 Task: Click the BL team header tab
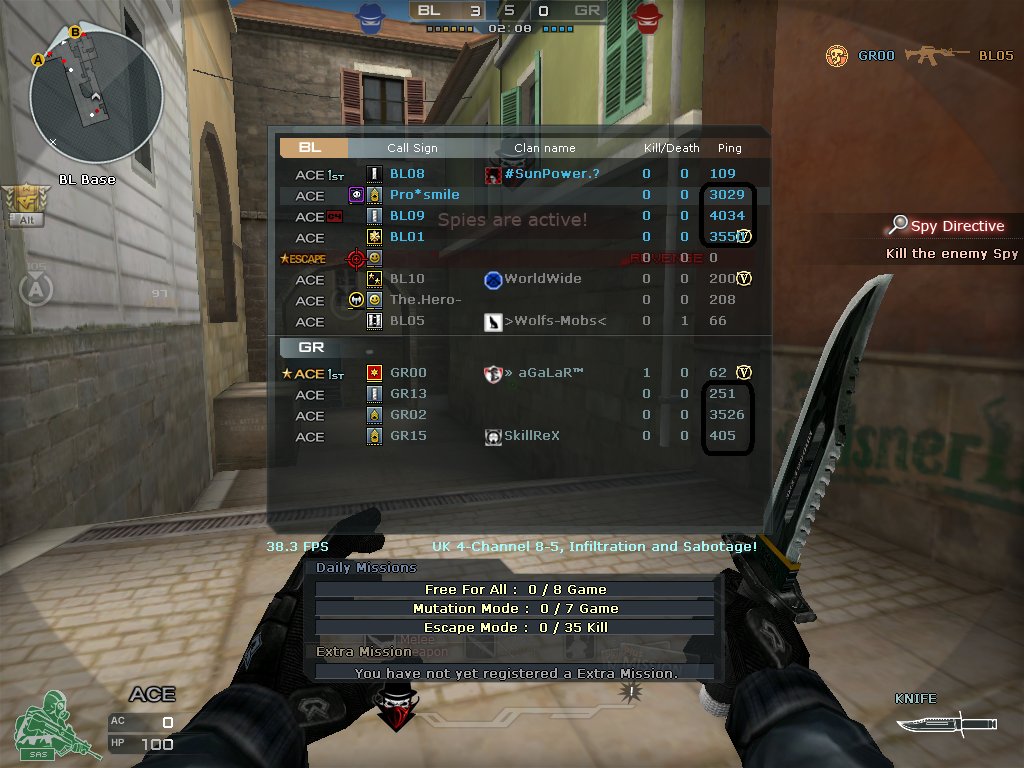(313, 148)
